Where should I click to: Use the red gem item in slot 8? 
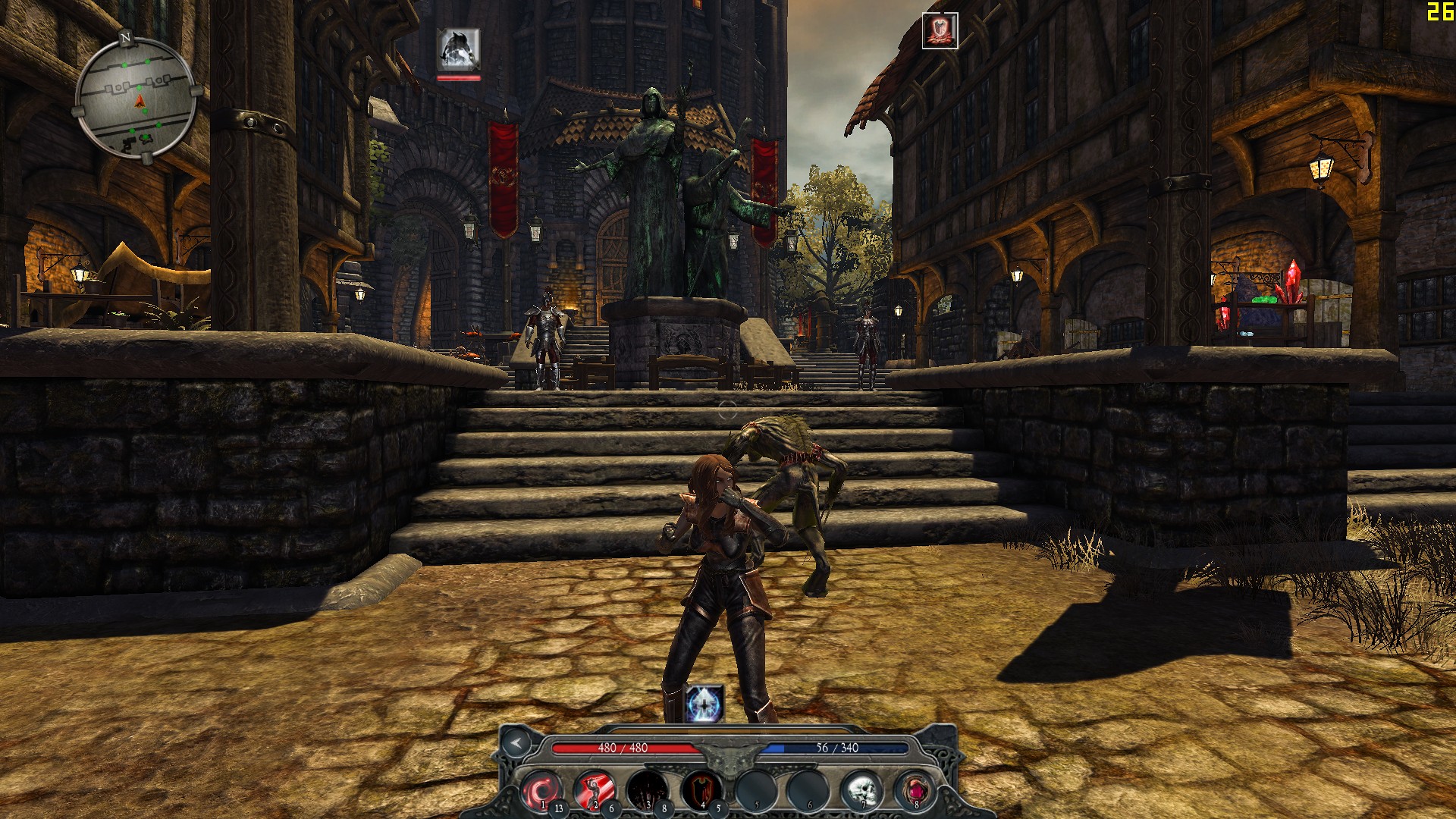915,790
